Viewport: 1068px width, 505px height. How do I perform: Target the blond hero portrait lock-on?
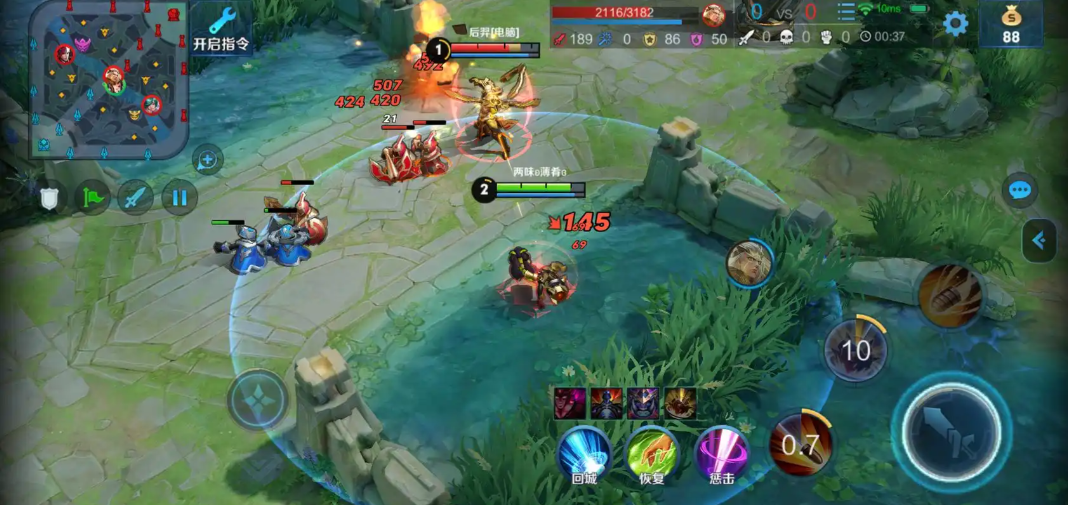[750, 264]
